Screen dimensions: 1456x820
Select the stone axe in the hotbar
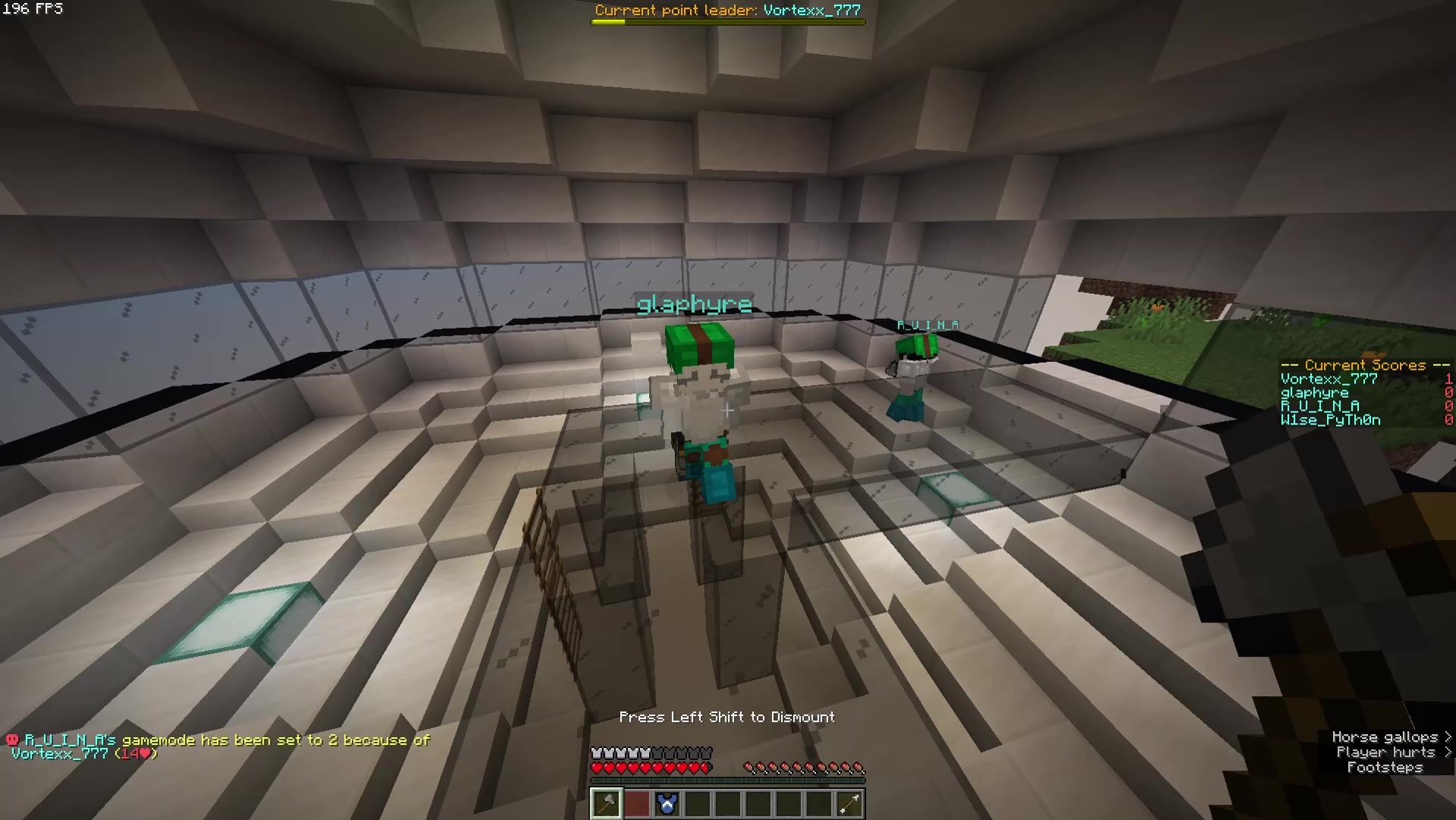click(606, 803)
